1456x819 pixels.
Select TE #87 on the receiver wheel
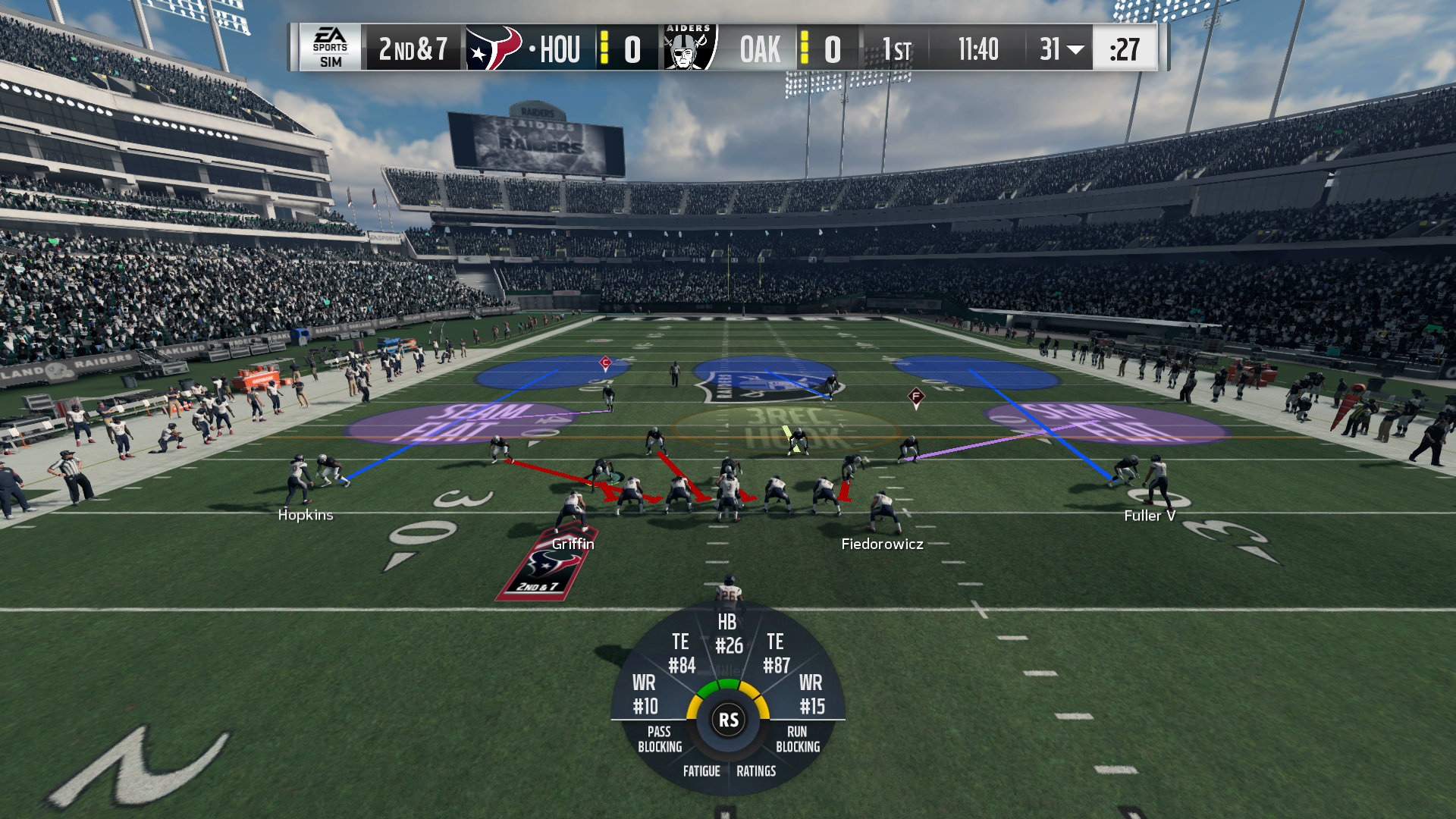(x=775, y=652)
